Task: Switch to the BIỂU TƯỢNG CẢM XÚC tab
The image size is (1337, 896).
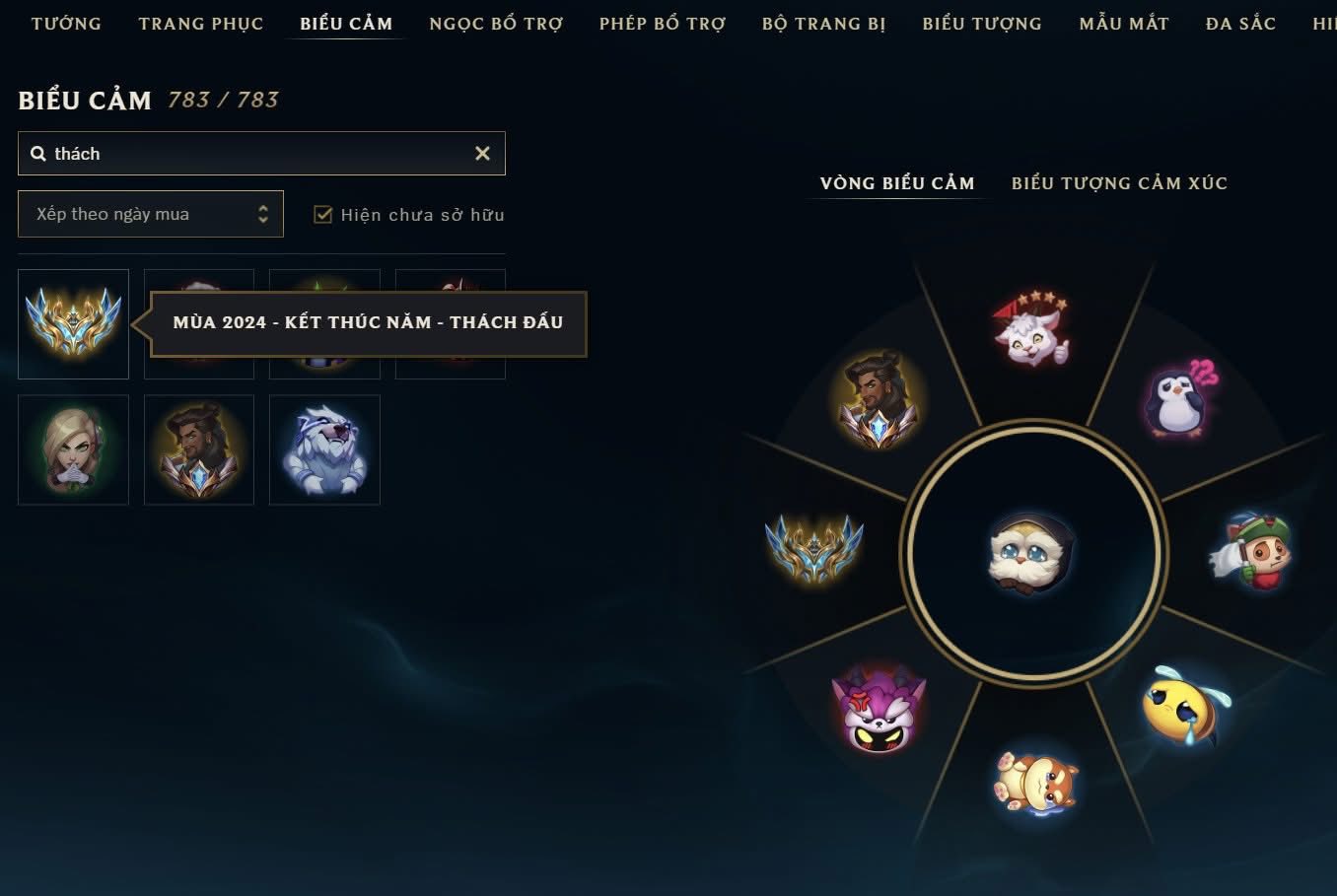Action: pyautogui.click(x=1119, y=182)
